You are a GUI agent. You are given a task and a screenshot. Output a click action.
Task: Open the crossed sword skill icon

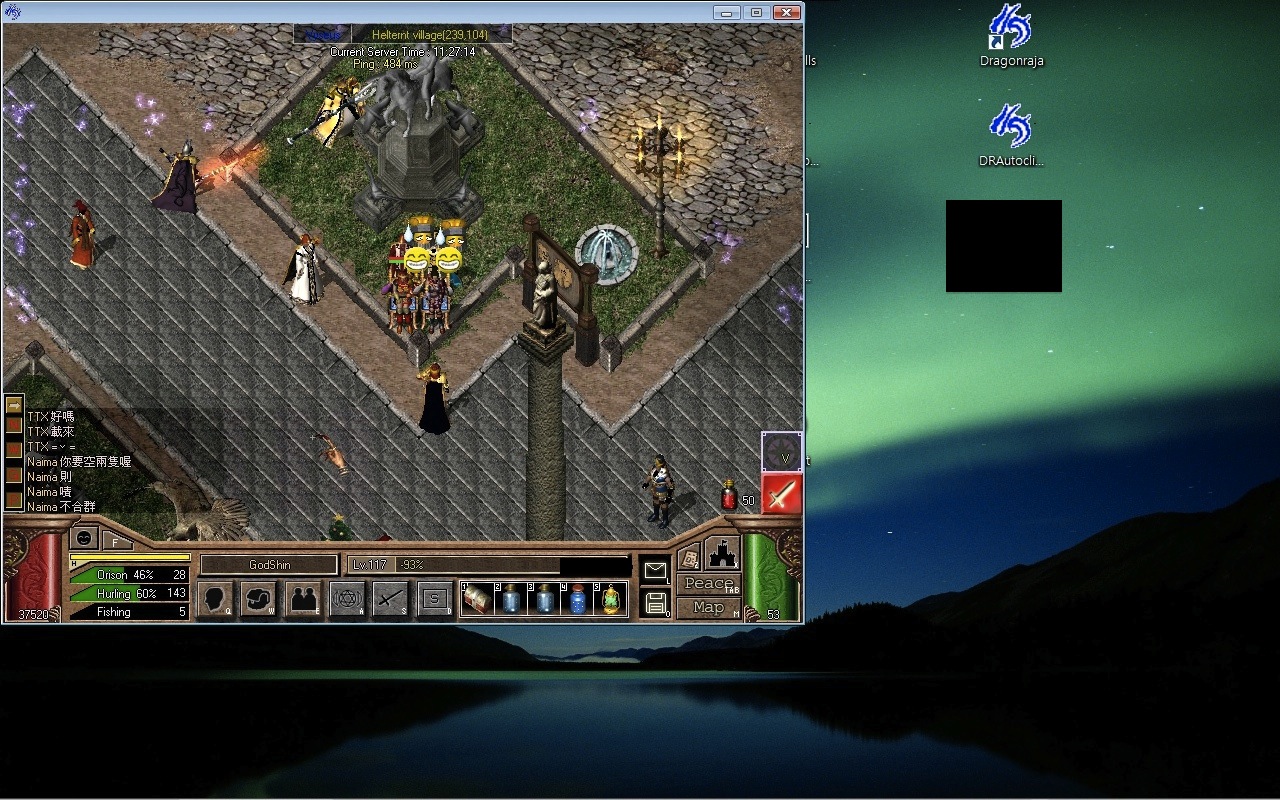pos(390,598)
